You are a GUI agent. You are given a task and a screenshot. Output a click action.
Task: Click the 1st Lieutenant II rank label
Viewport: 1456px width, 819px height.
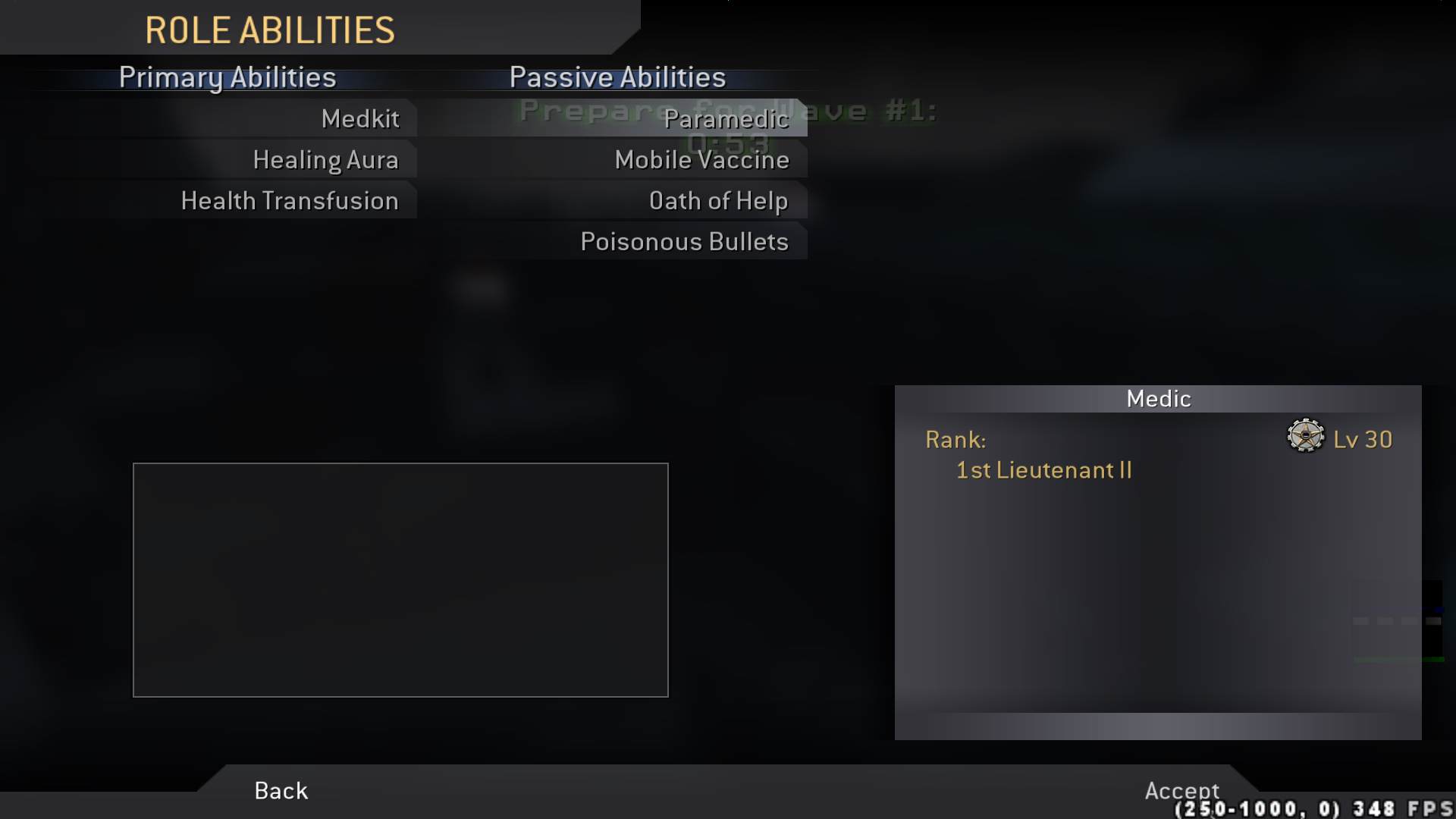pos(1043,470)
